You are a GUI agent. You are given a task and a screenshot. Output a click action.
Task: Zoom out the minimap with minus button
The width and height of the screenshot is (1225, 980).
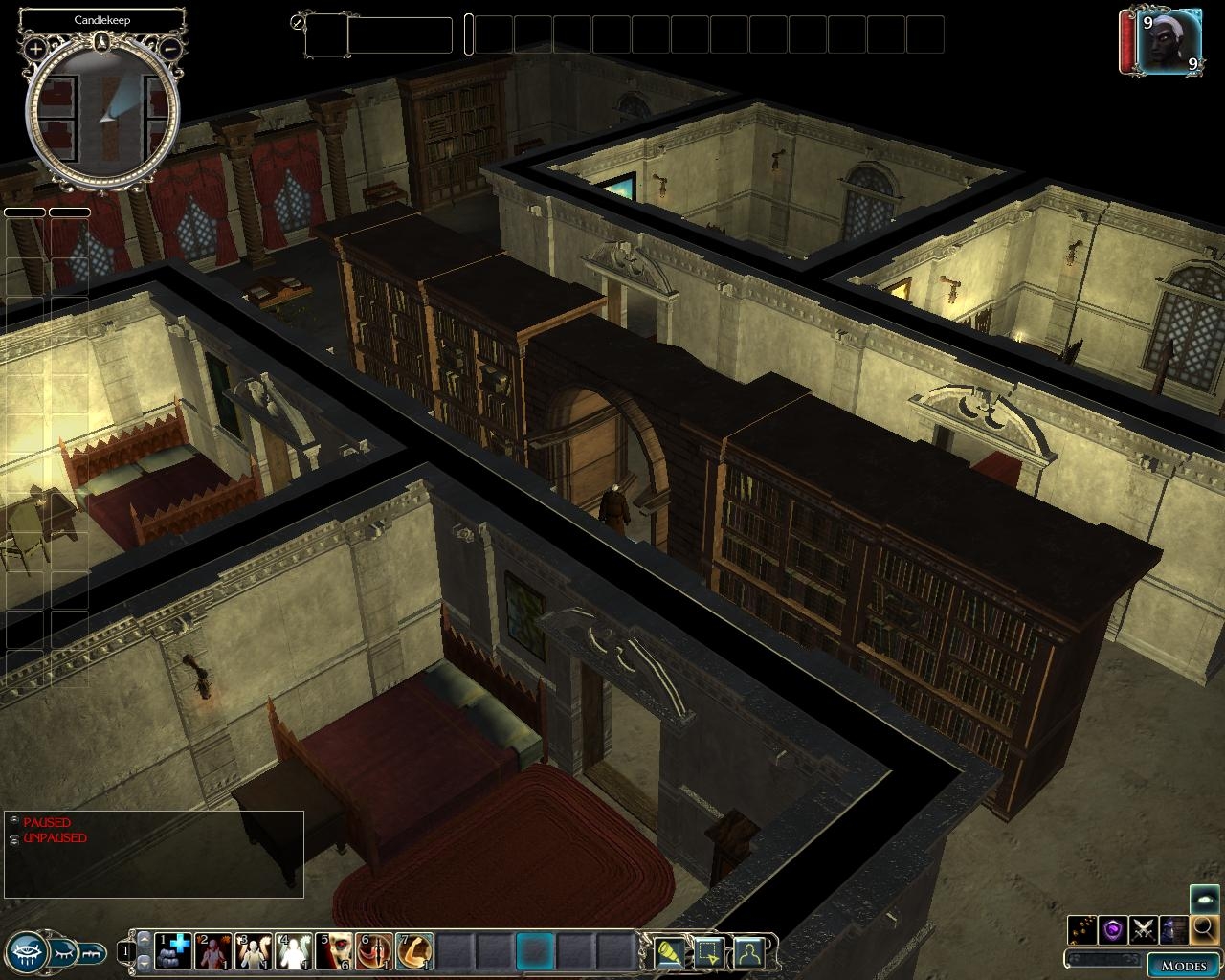169,48
